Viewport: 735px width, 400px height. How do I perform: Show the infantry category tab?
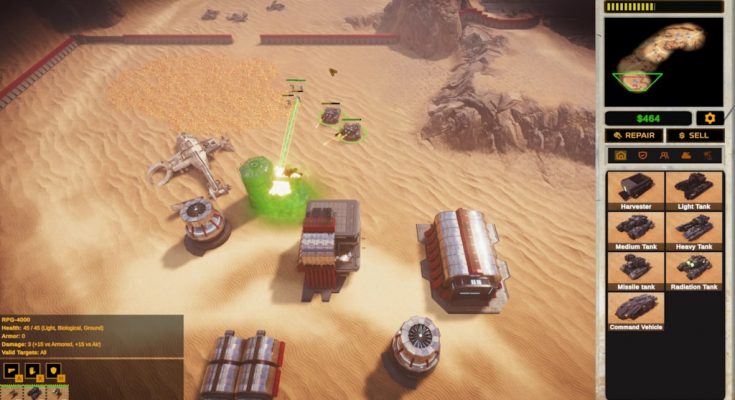tap(664, 156)
